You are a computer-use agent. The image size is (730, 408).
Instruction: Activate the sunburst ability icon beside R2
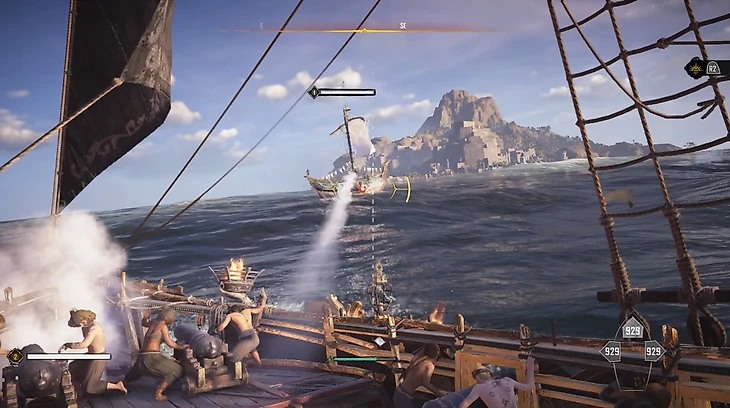[x=694, y=68]
